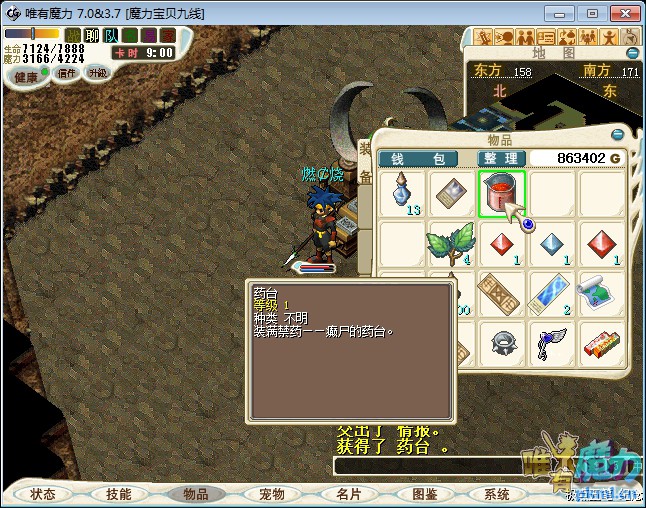This screenshot has width=646, height=508.
Task: Select the blue diamond crystal item
Action: [x=552, y=243]
